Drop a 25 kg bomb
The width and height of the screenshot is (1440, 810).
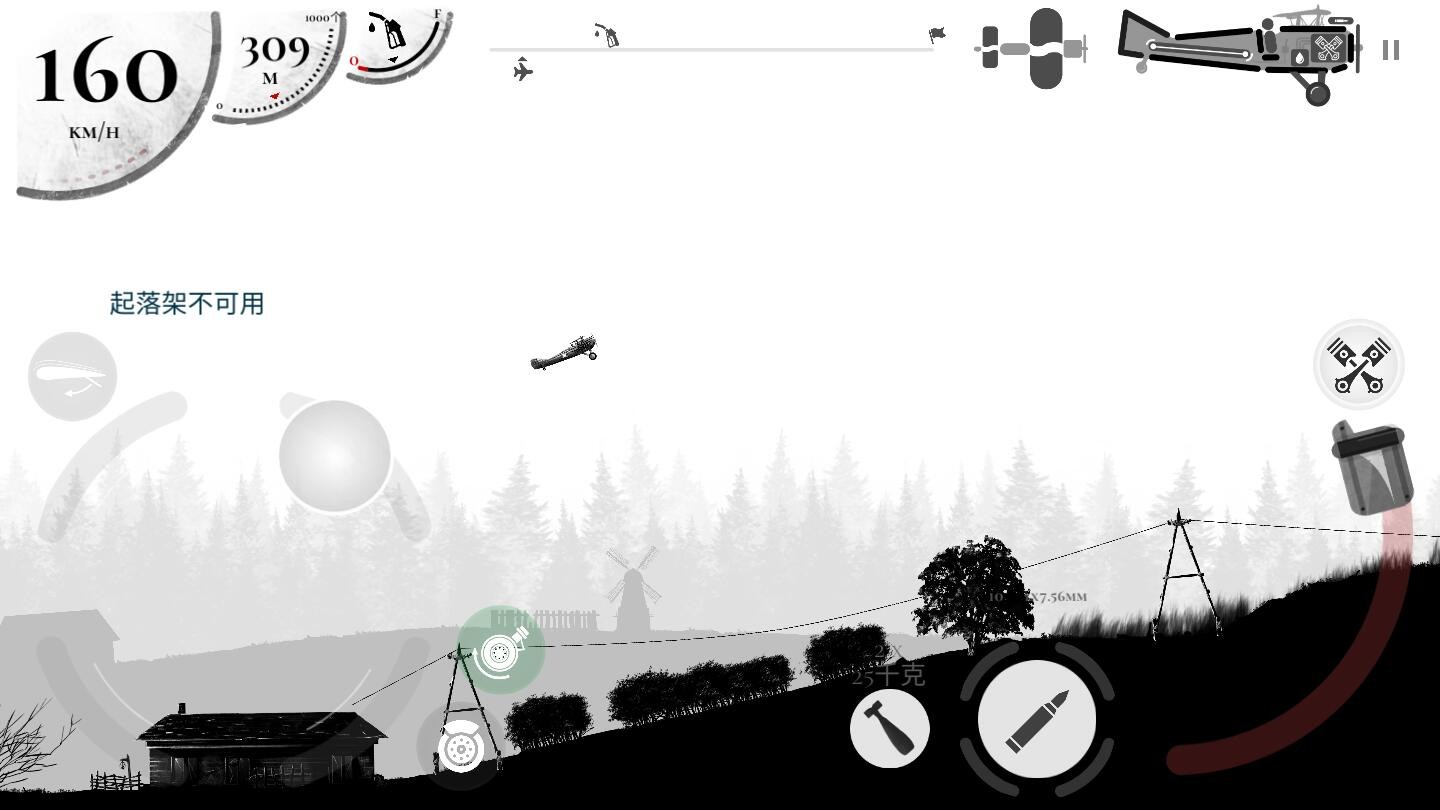(889, 729)
